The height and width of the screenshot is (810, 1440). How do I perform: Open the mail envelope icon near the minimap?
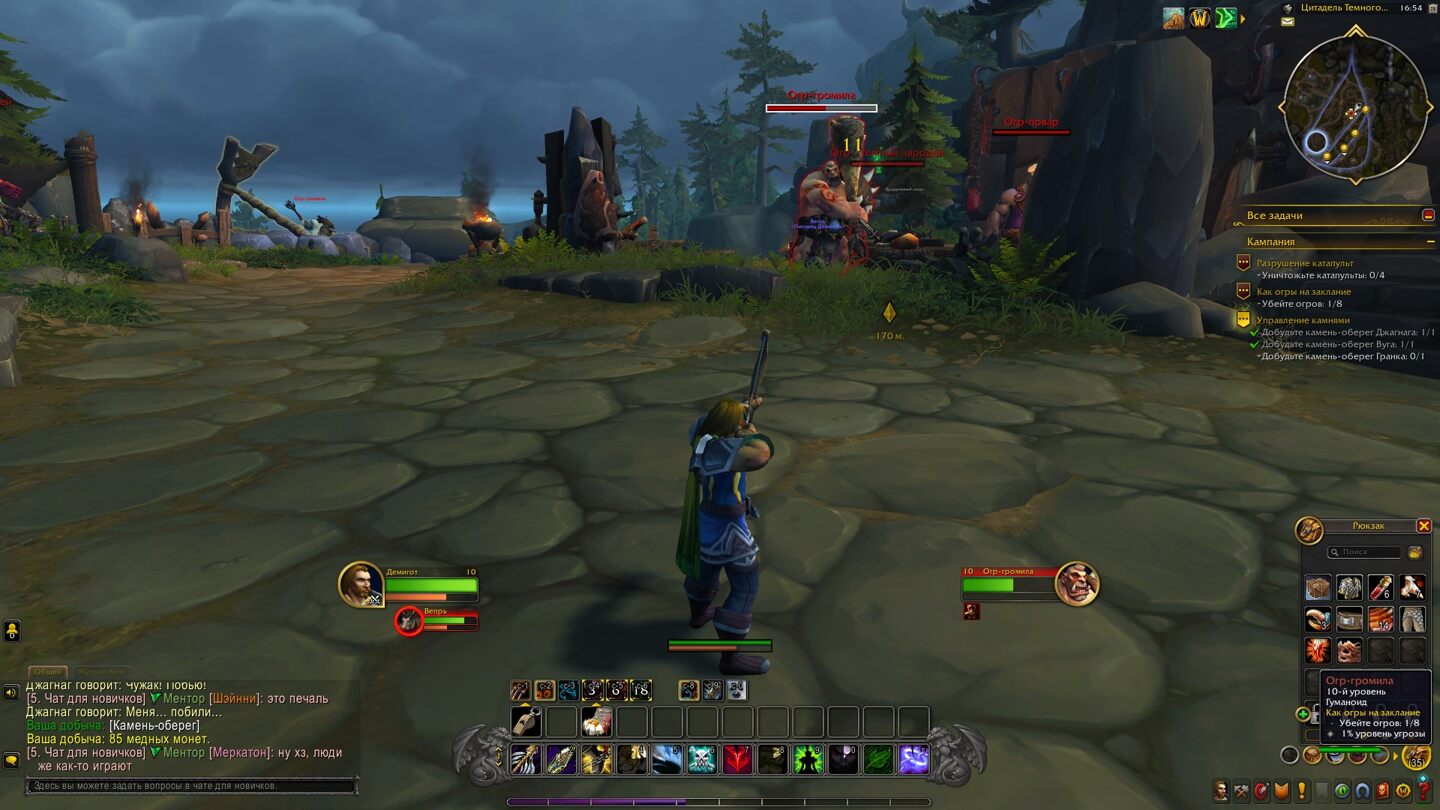click(x=1288, y=20)
